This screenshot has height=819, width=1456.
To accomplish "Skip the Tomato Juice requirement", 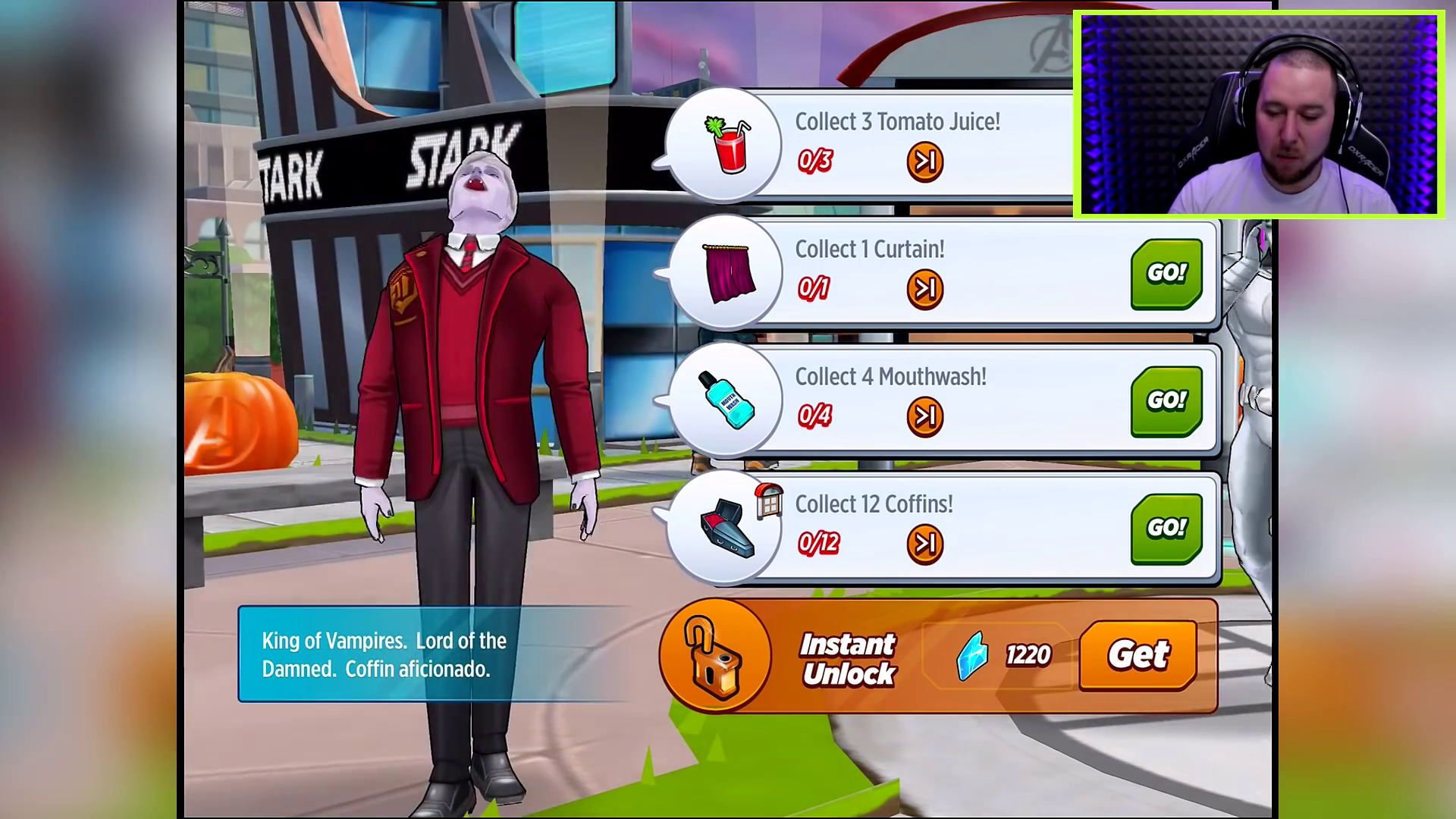I will point(924,162).
